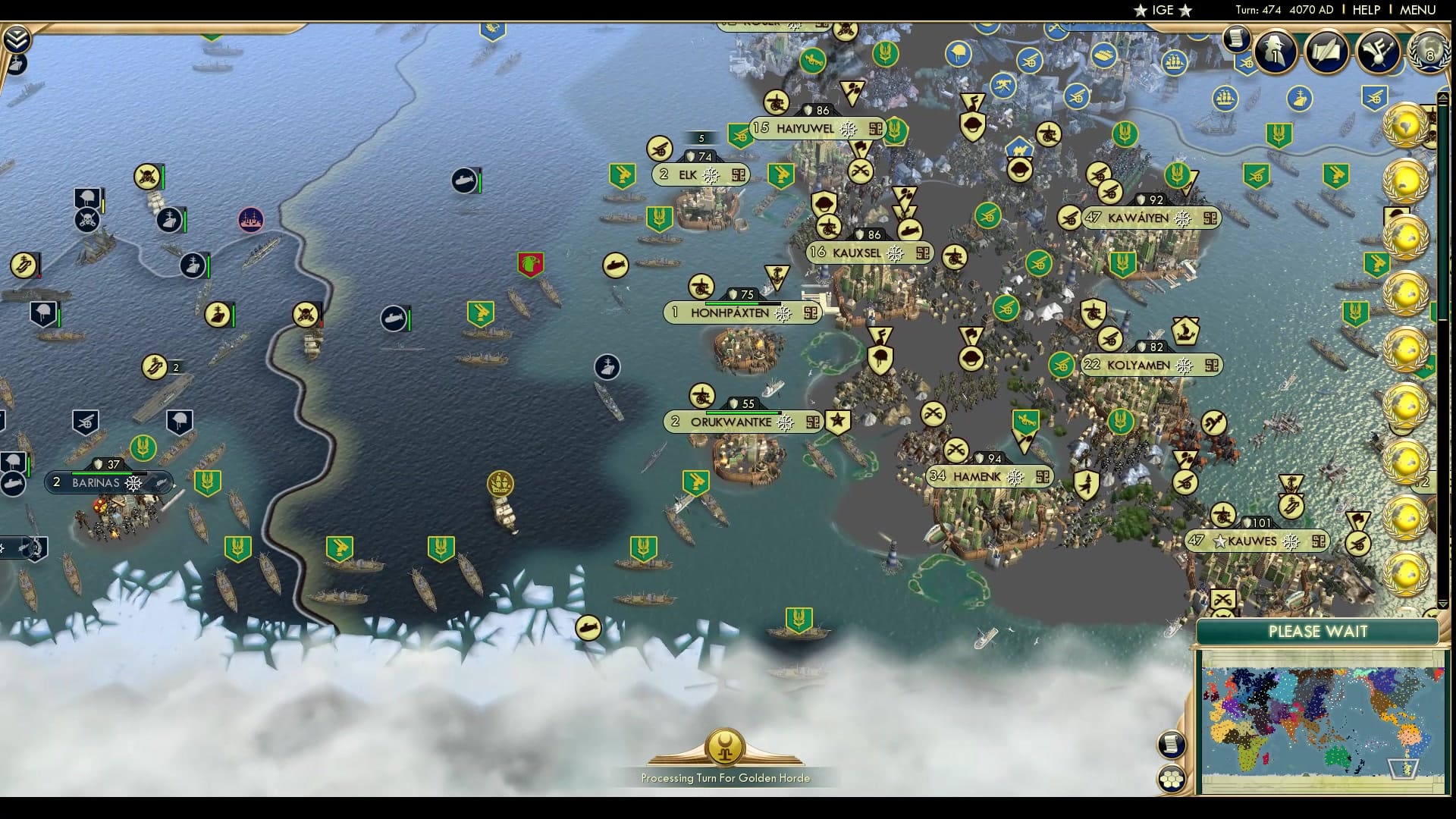Open the Social Policies screen icon
This screenshot has width=1456, height=819.
1326,53
